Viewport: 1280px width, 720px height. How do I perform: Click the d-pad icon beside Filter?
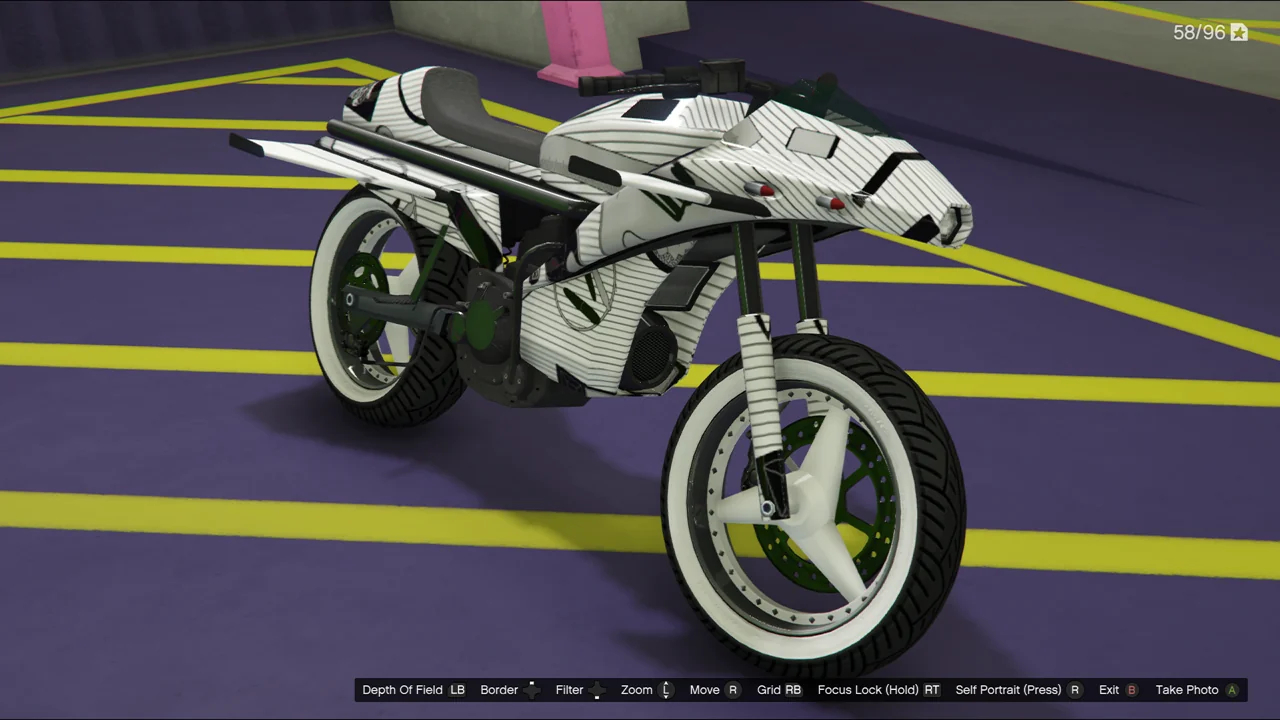point(597,690)
